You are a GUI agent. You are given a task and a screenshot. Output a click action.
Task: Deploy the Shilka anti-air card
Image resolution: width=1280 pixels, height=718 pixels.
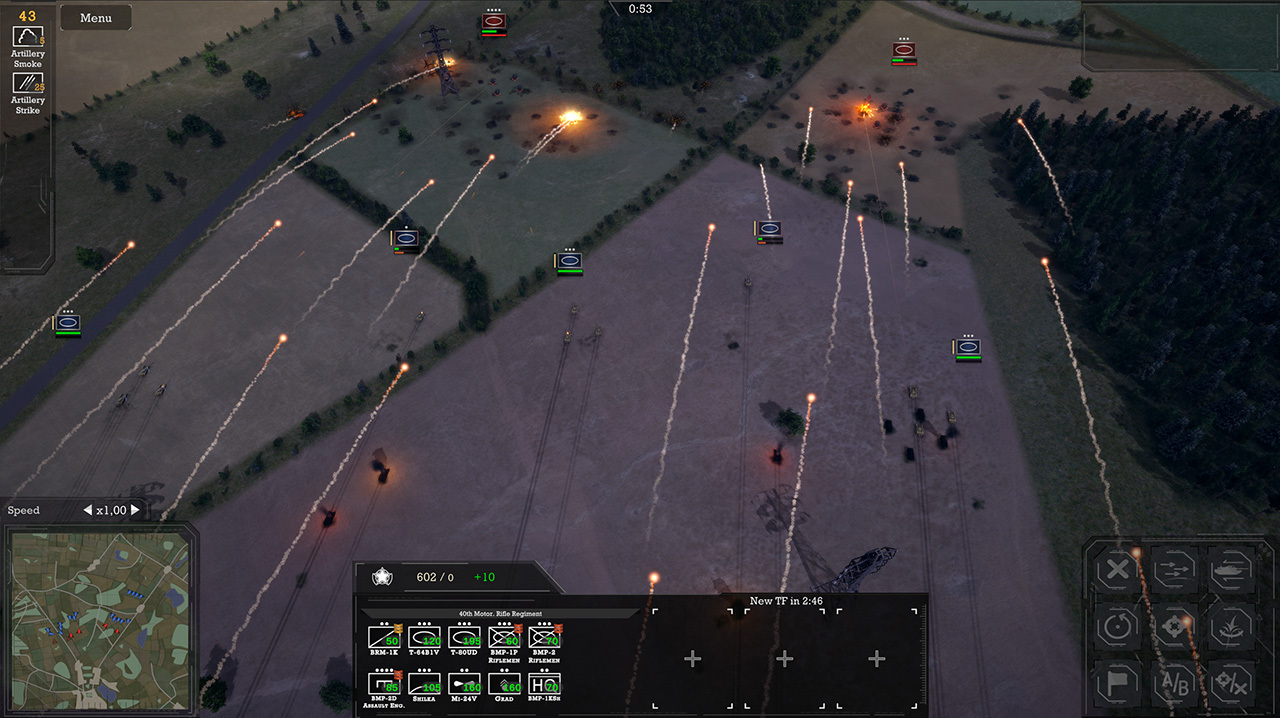tap(424, 684)
